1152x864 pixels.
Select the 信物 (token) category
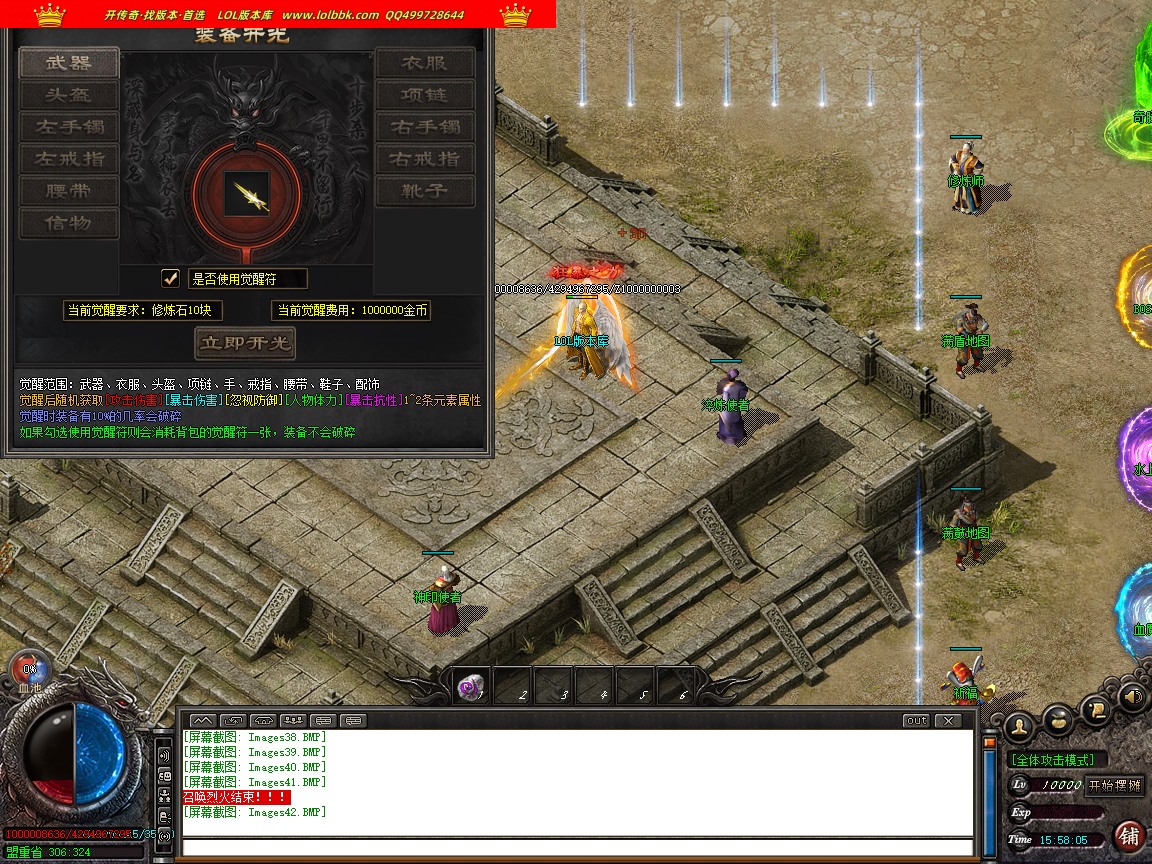[69, 223]
